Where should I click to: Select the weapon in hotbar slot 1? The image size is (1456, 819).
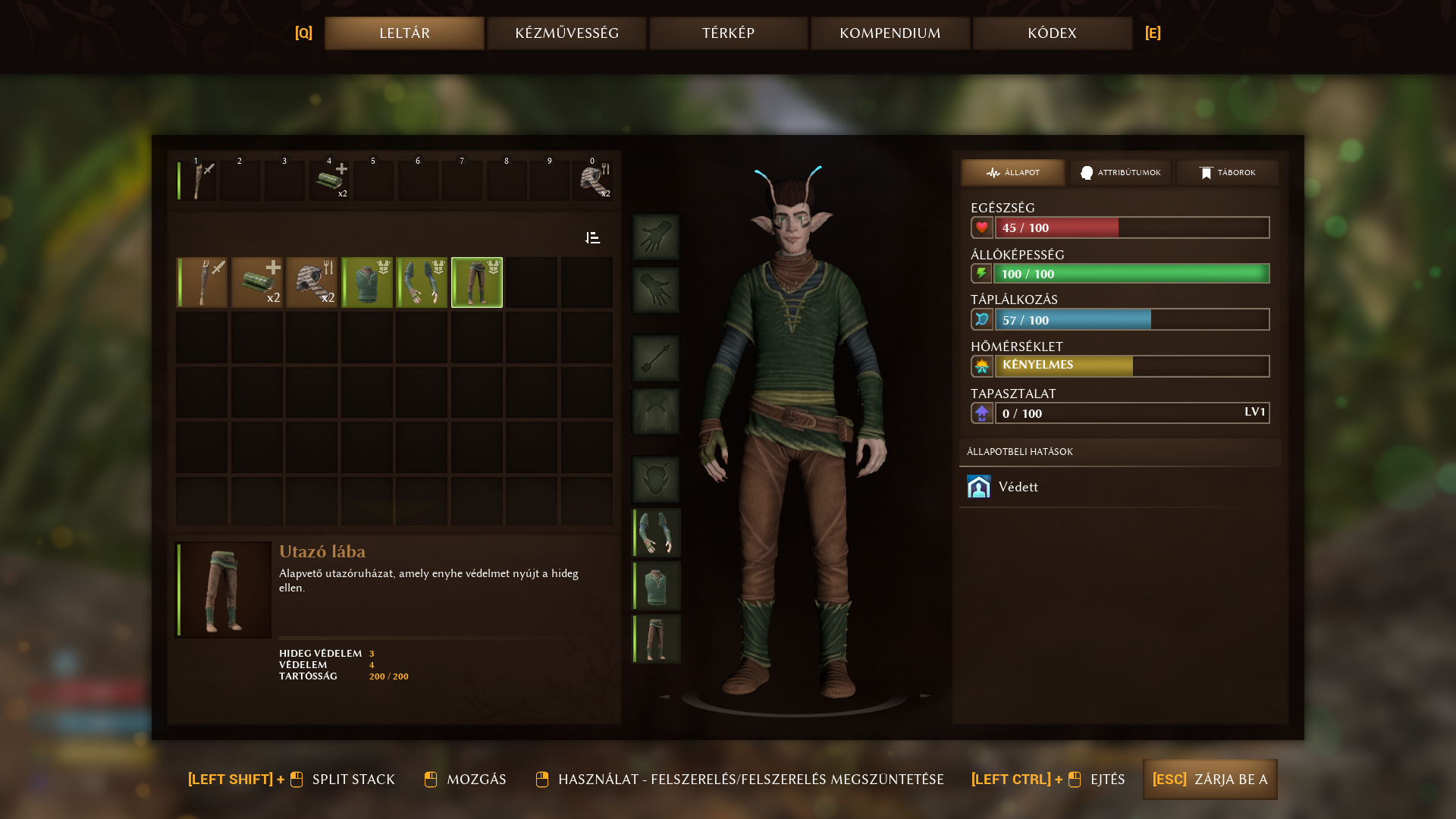[x=197, y=181]
